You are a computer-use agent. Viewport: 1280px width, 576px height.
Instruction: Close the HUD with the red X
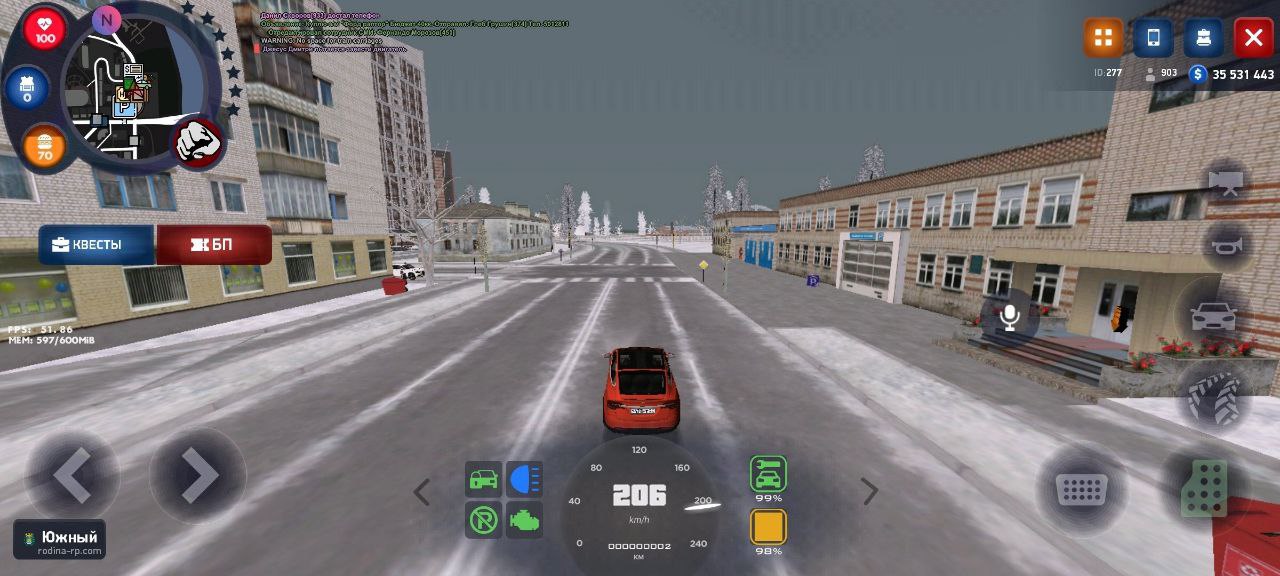(1253, 38)
